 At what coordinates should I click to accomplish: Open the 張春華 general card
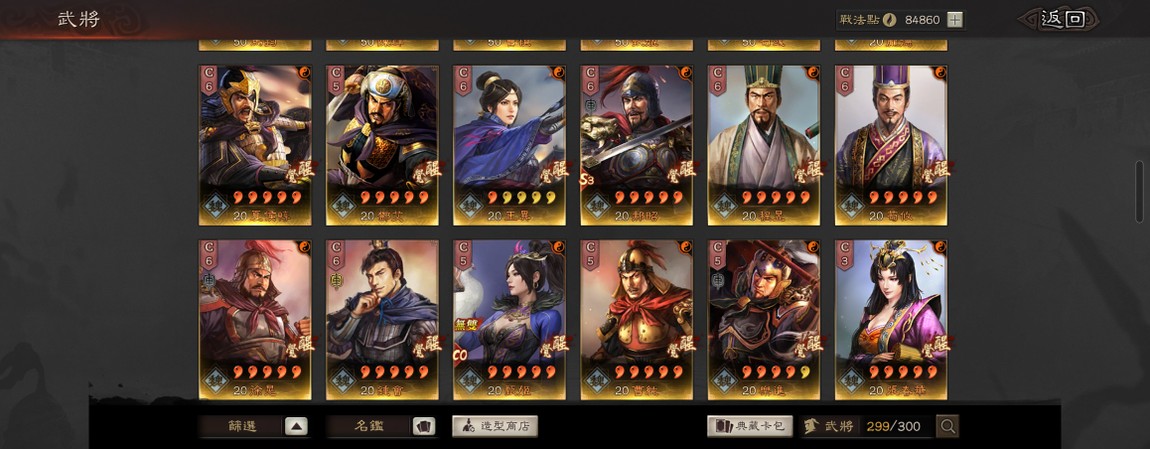point(890,319)
